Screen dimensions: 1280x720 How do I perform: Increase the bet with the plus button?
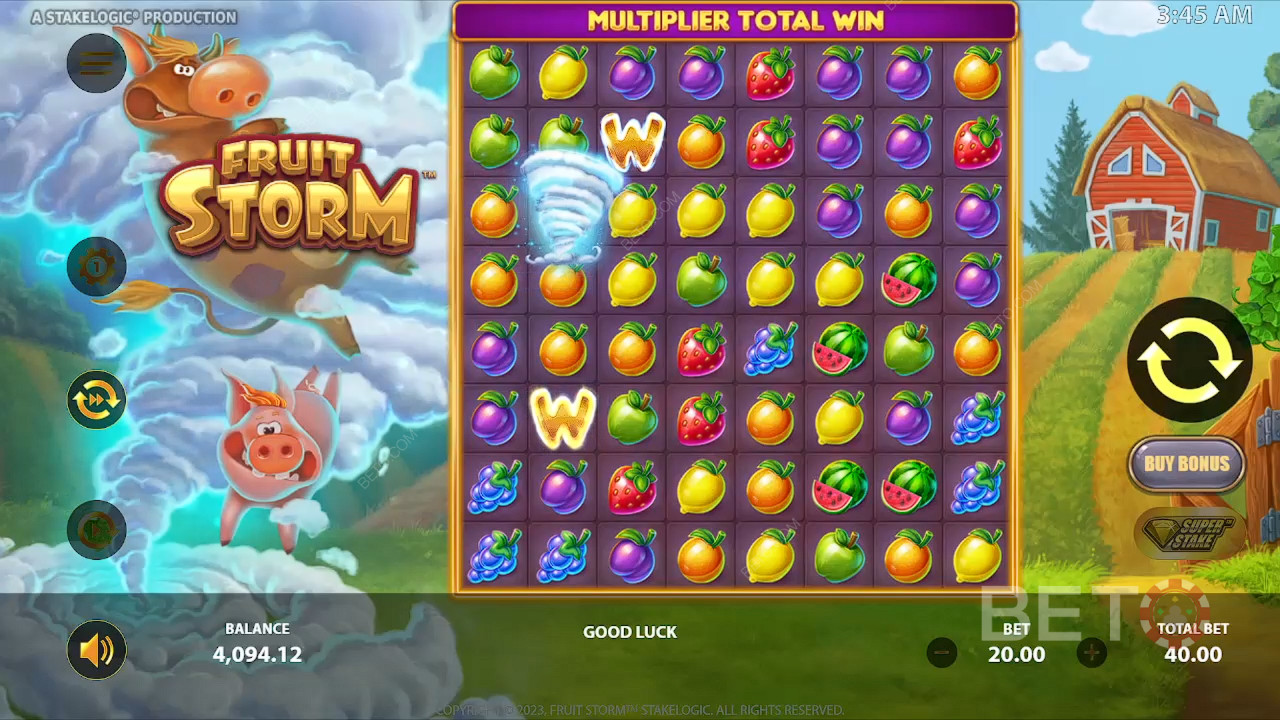coord(1091,653)
